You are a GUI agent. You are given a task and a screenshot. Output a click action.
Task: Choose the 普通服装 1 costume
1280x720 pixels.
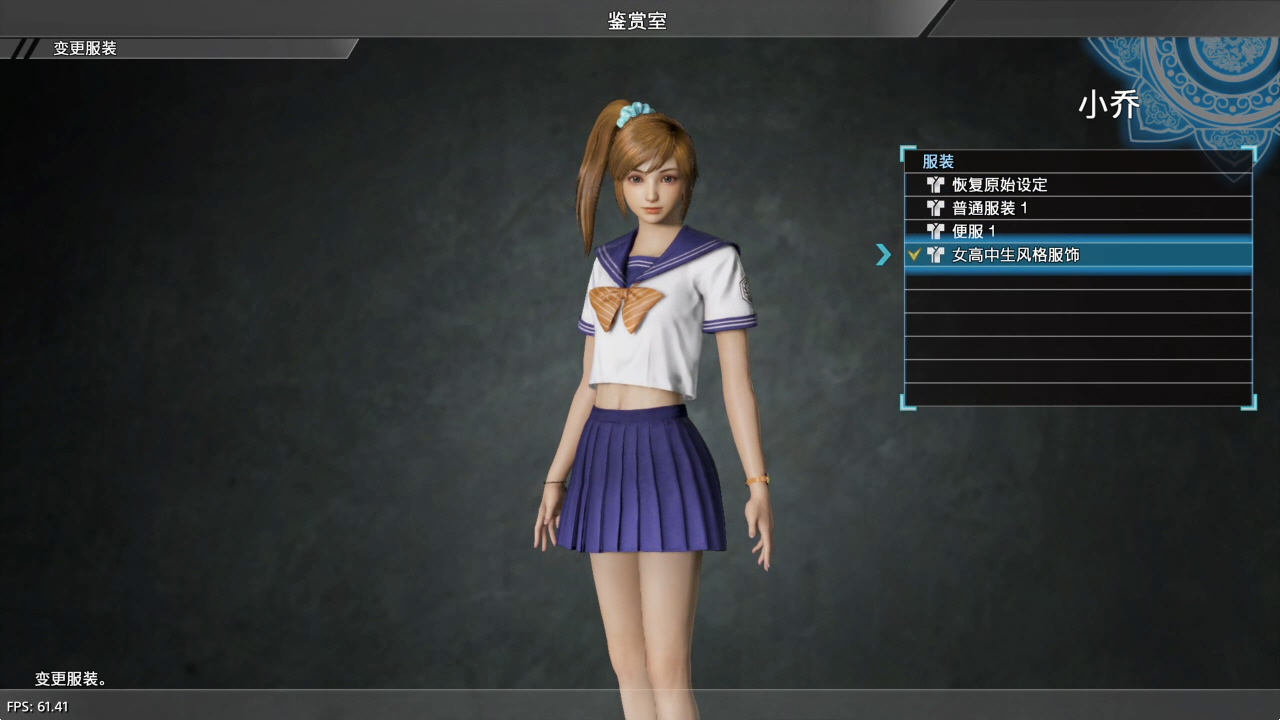pos(990,208)
